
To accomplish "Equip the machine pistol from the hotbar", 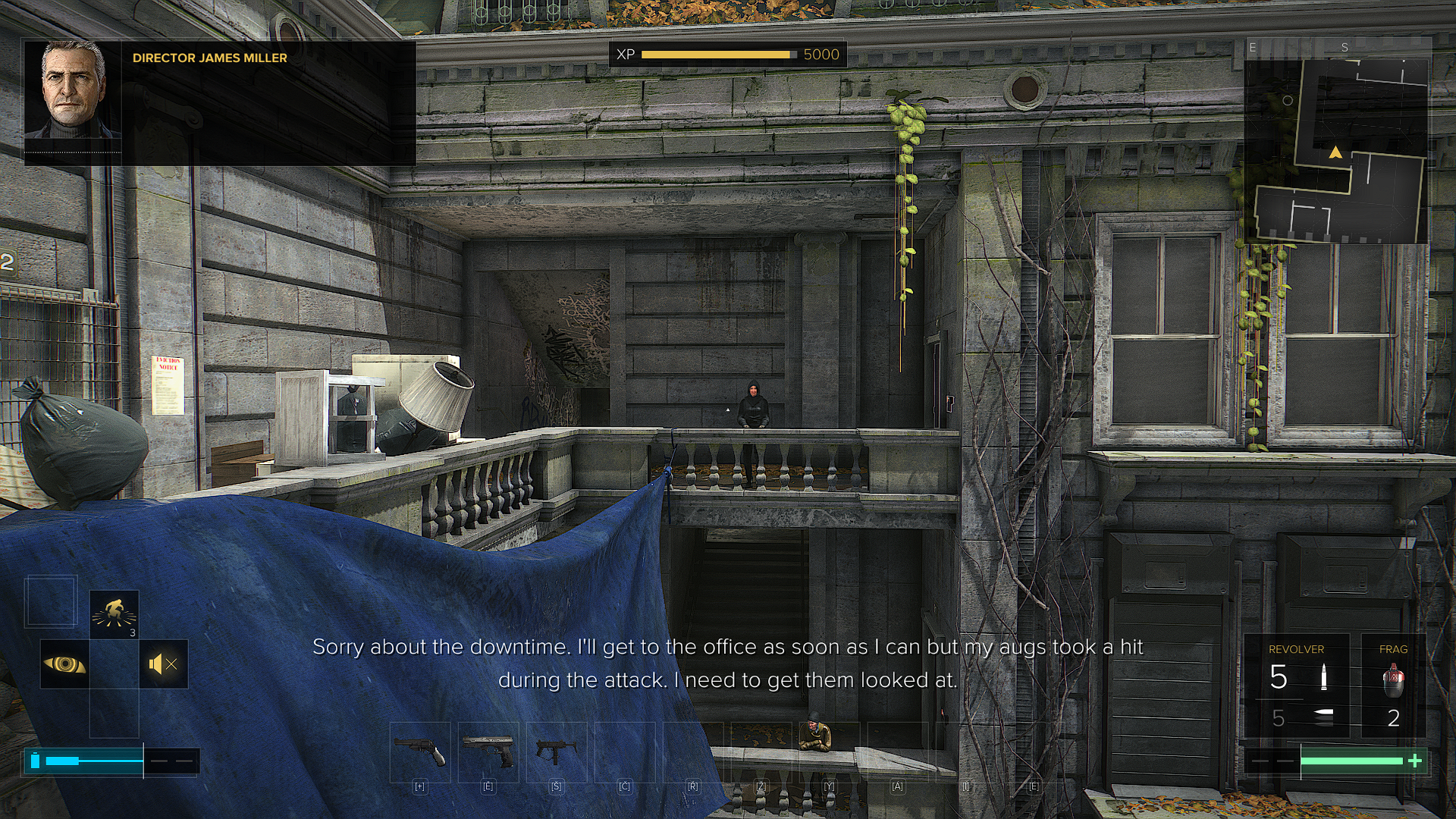I will [x=557, y=752].
